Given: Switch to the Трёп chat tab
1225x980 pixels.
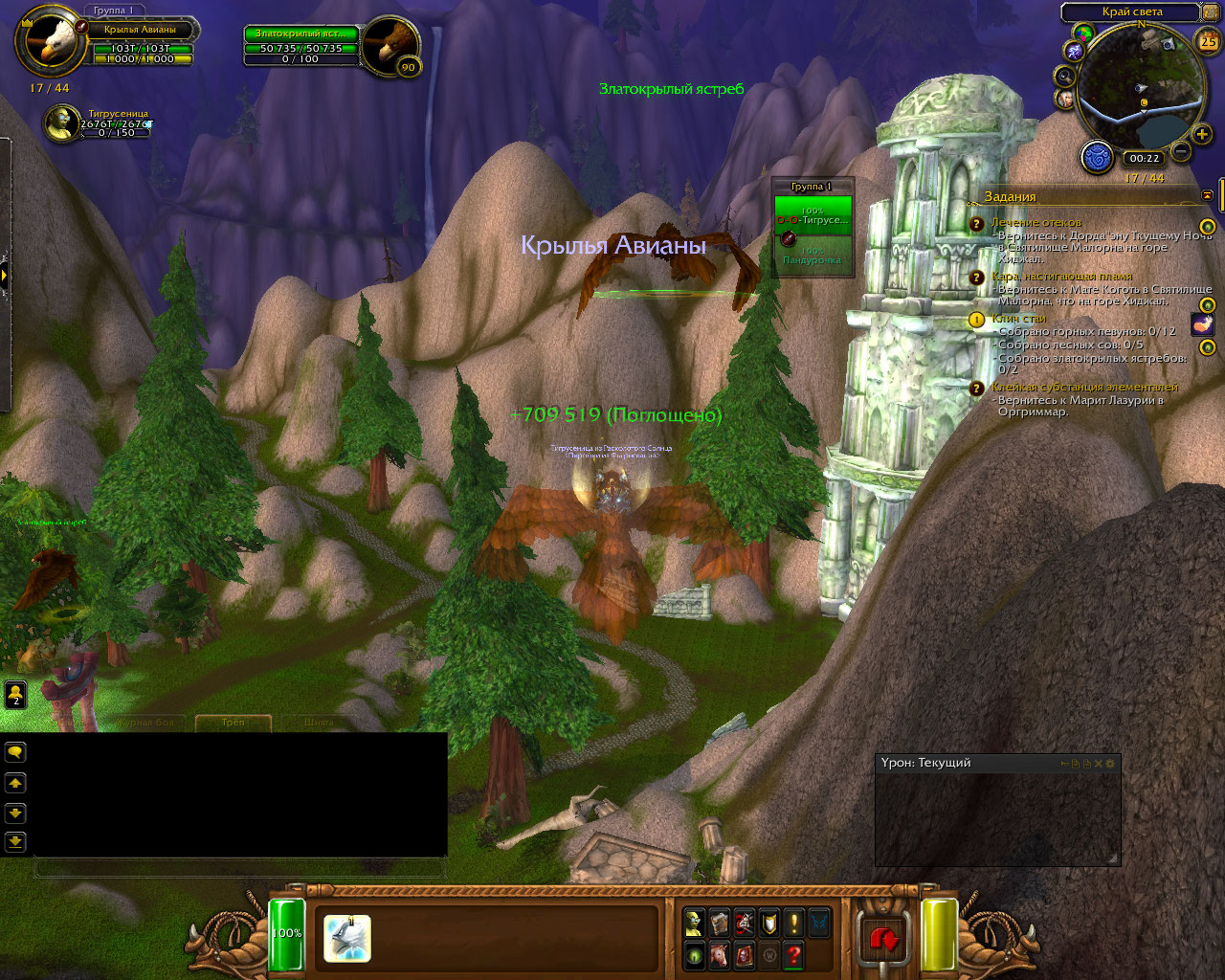Looking at the screenshot, I should [233, 723].
